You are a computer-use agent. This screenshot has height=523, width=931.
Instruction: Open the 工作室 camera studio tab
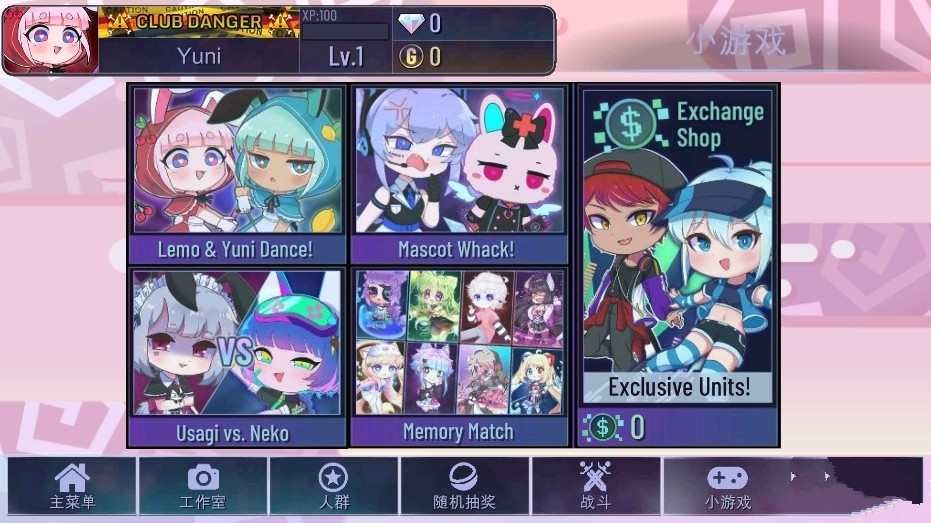203,486
